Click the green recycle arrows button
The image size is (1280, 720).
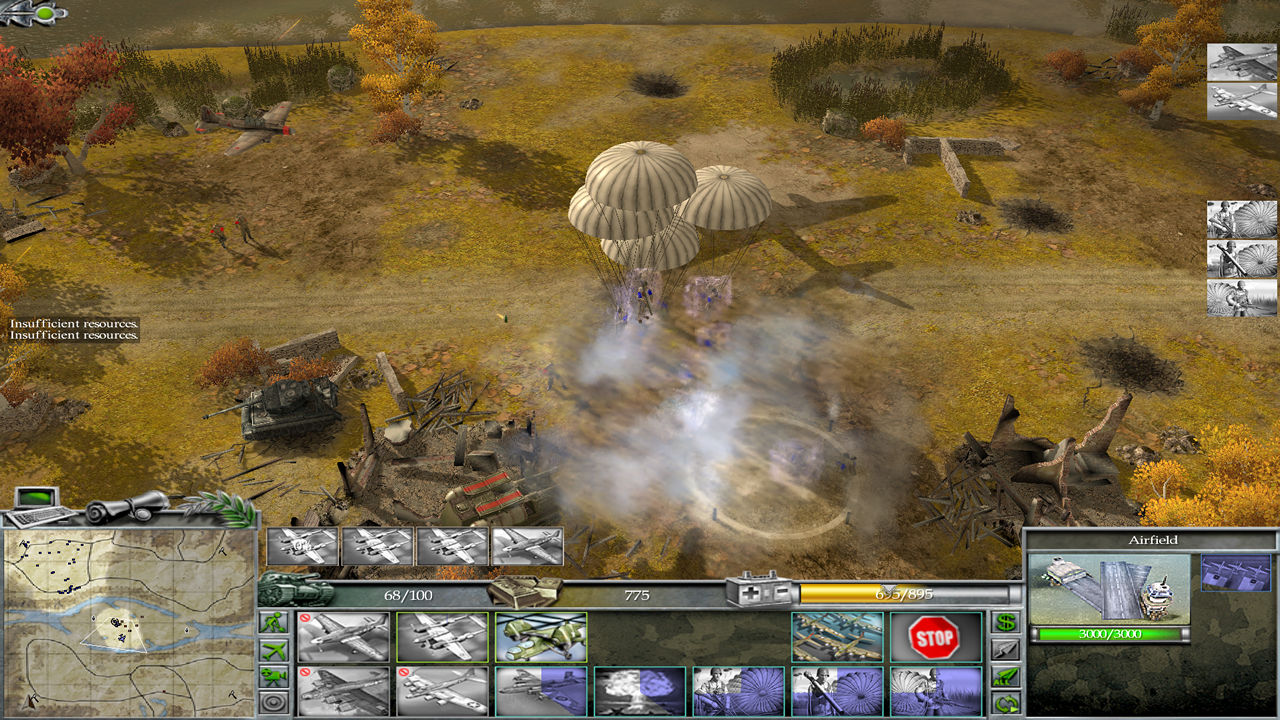point(1005,703)
